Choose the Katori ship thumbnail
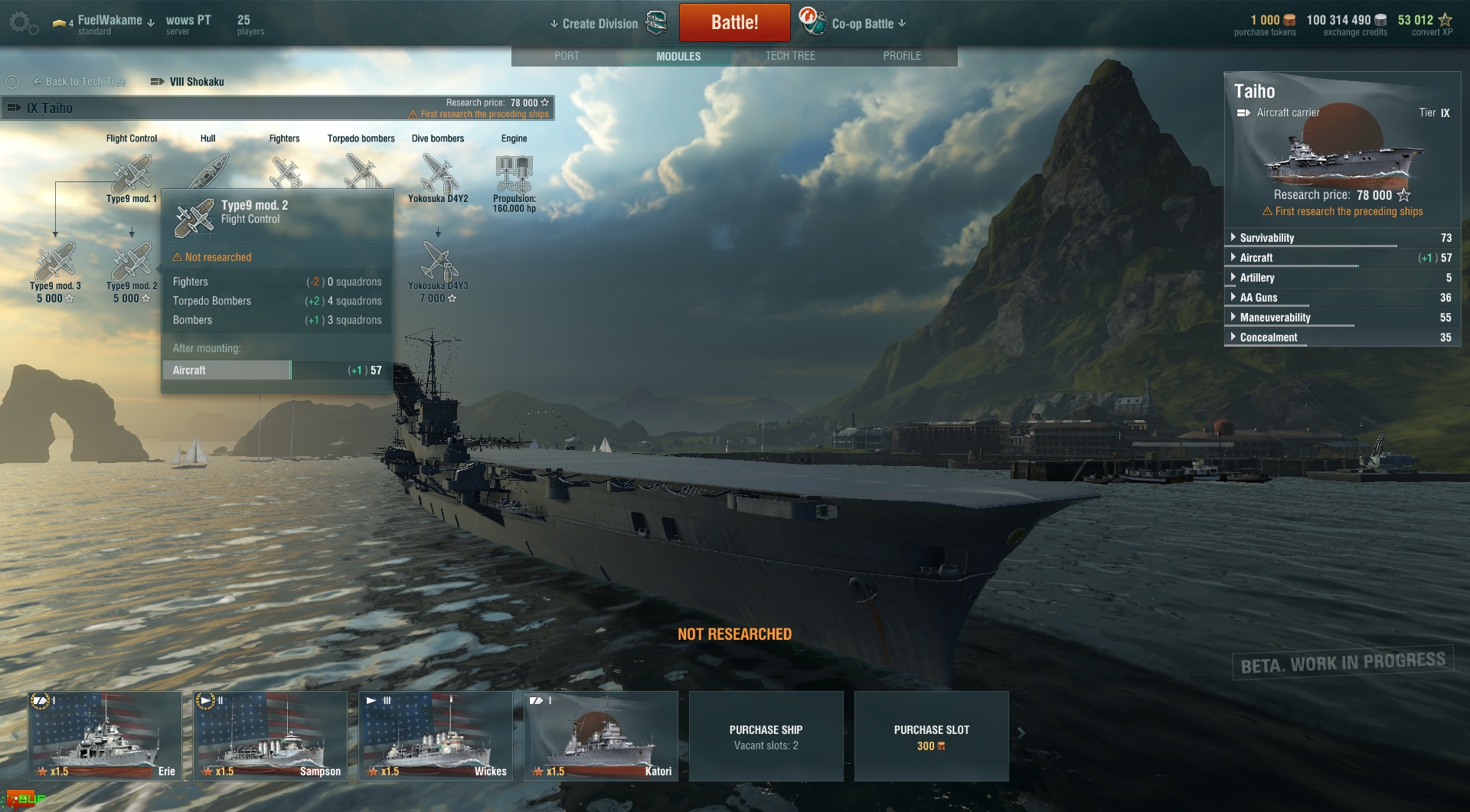This screenshot has height=812, width=1470. tap(601, 735)
